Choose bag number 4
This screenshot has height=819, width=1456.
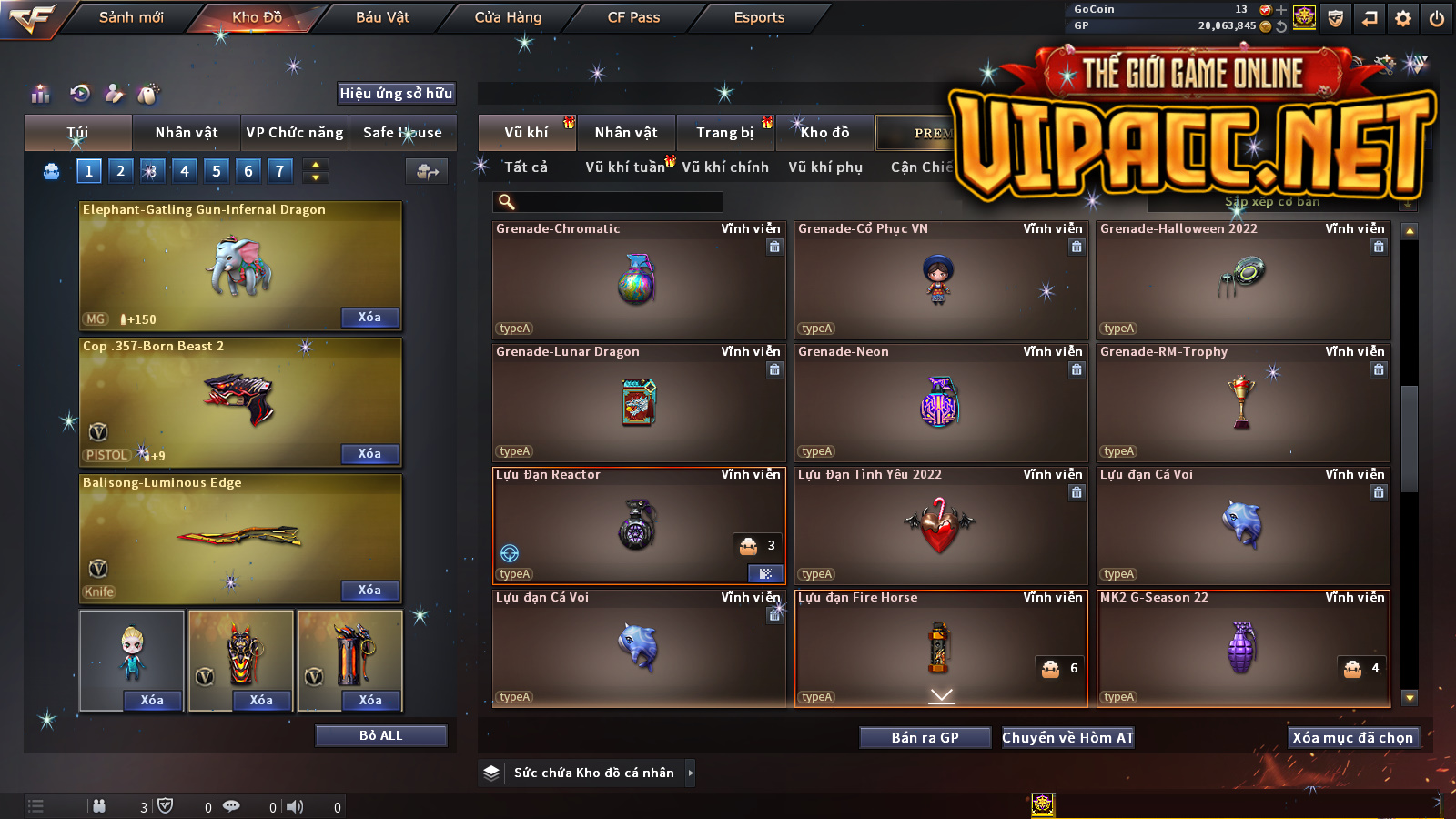185,170
